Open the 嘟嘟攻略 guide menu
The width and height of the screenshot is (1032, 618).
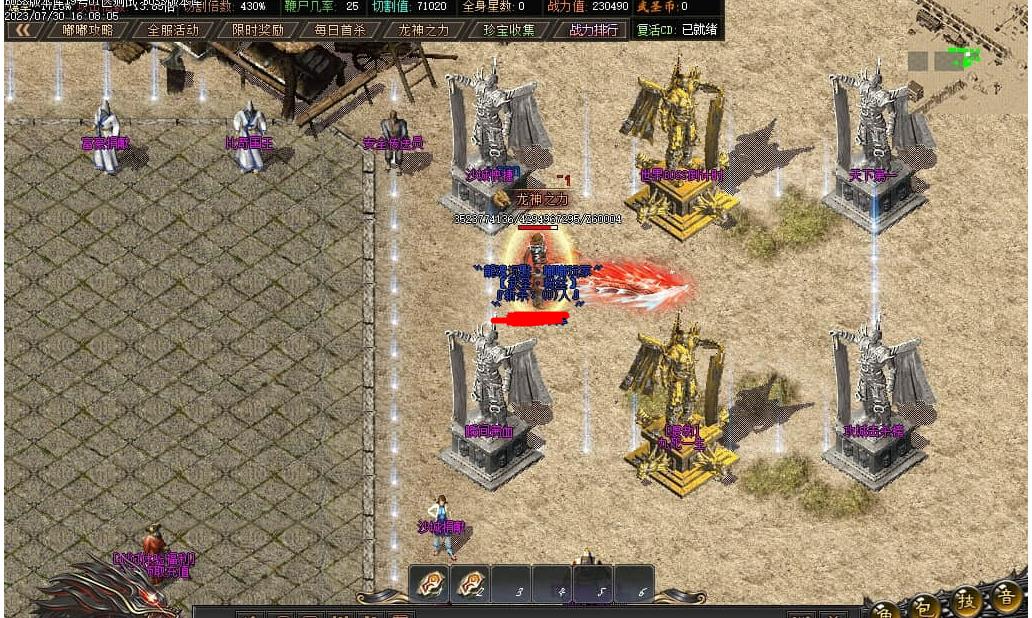88,30
